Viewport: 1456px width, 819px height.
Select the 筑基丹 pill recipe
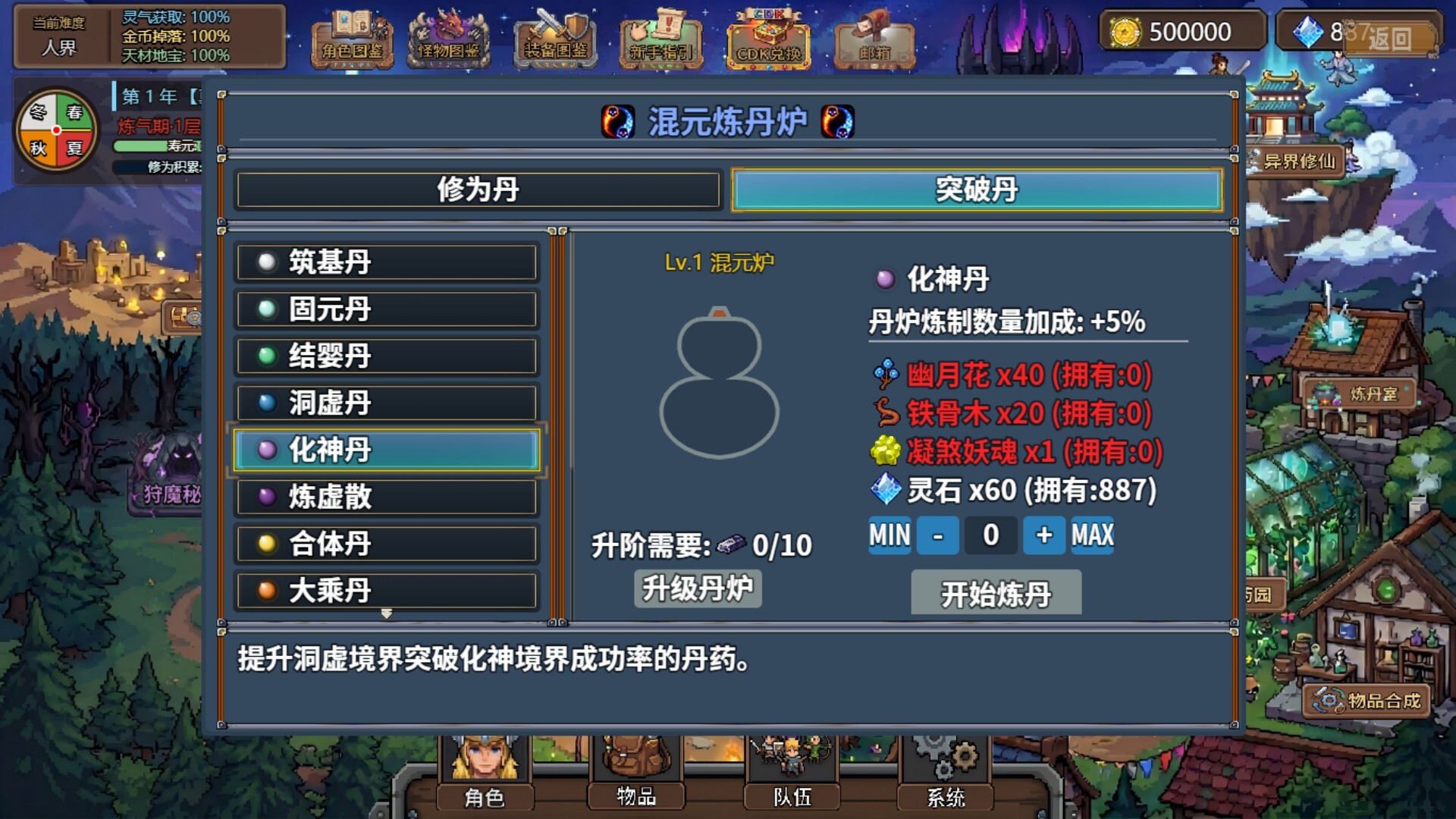tap(387, 262)
